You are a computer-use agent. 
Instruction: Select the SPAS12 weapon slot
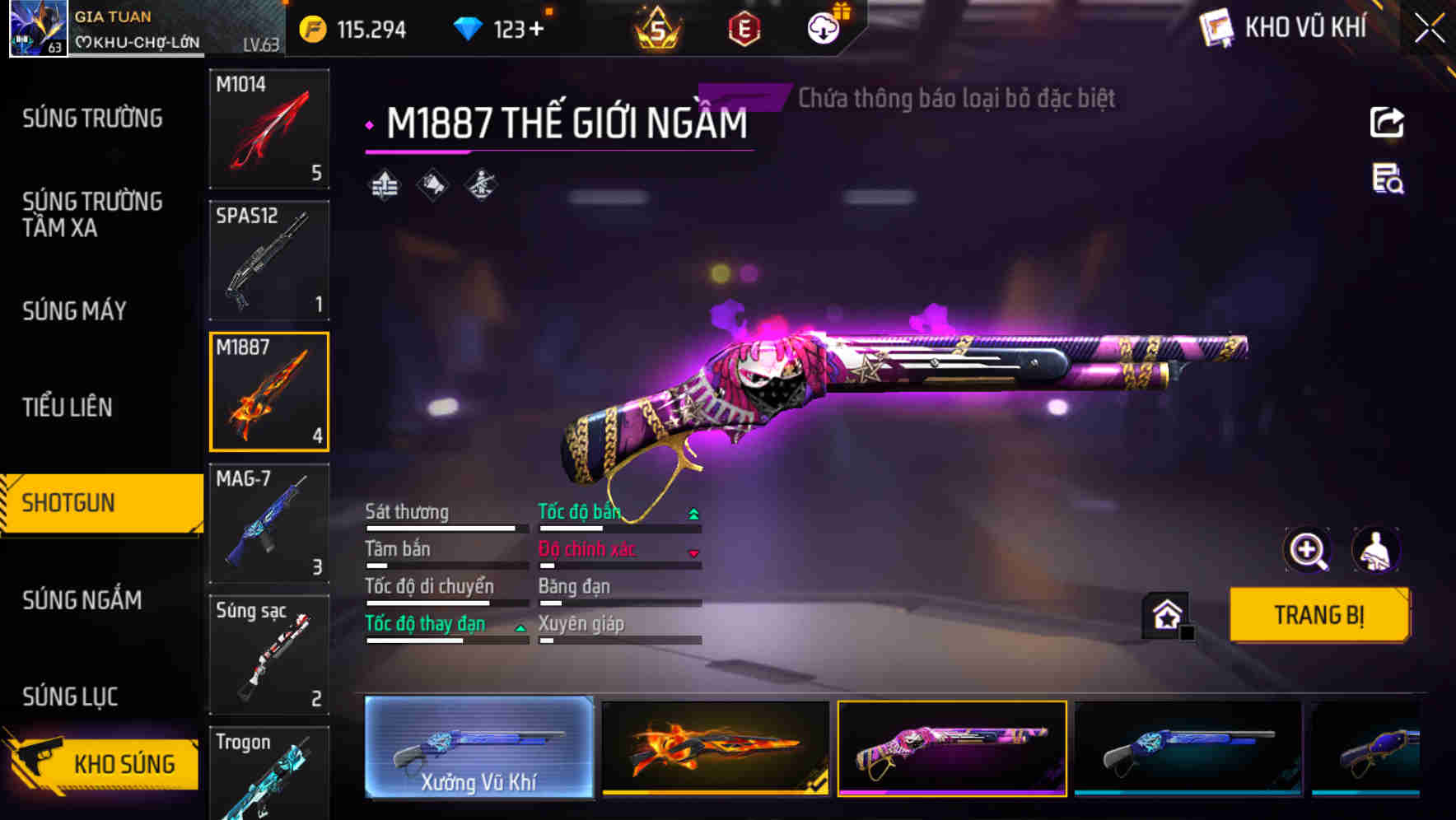coord(268,259)
